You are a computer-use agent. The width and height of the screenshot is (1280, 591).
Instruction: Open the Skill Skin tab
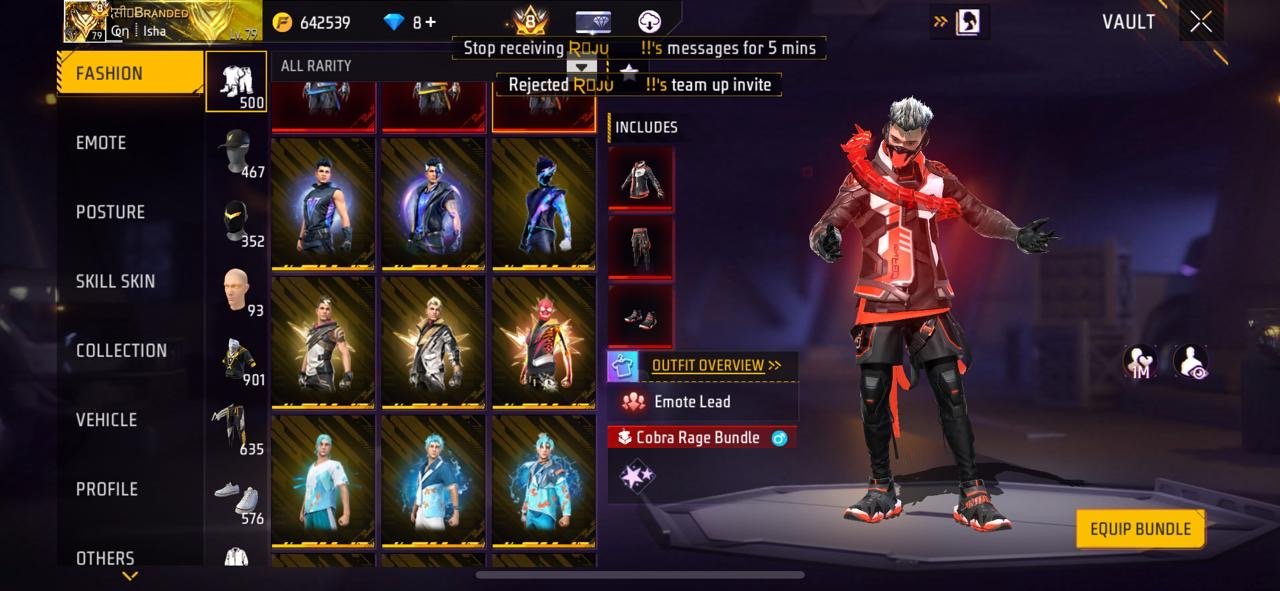click(115, 281)
